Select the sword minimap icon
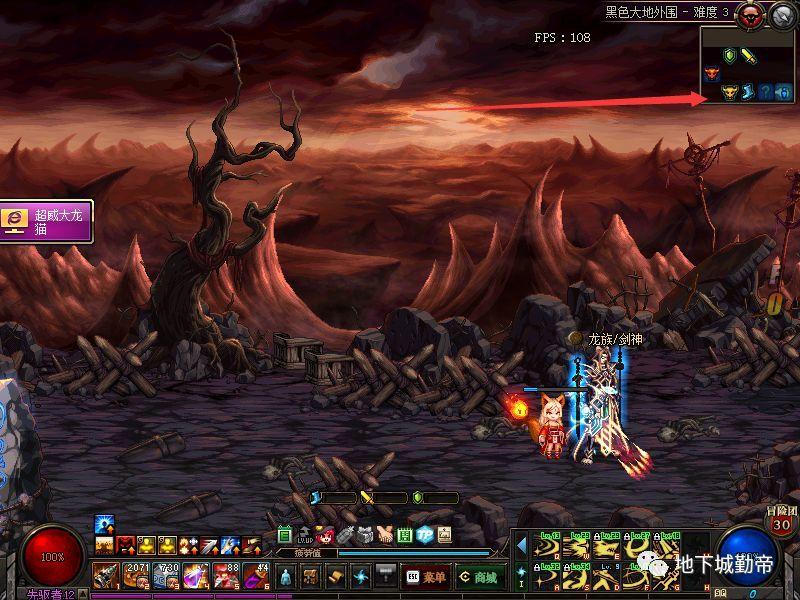The image size is (800, 600). 748,56
